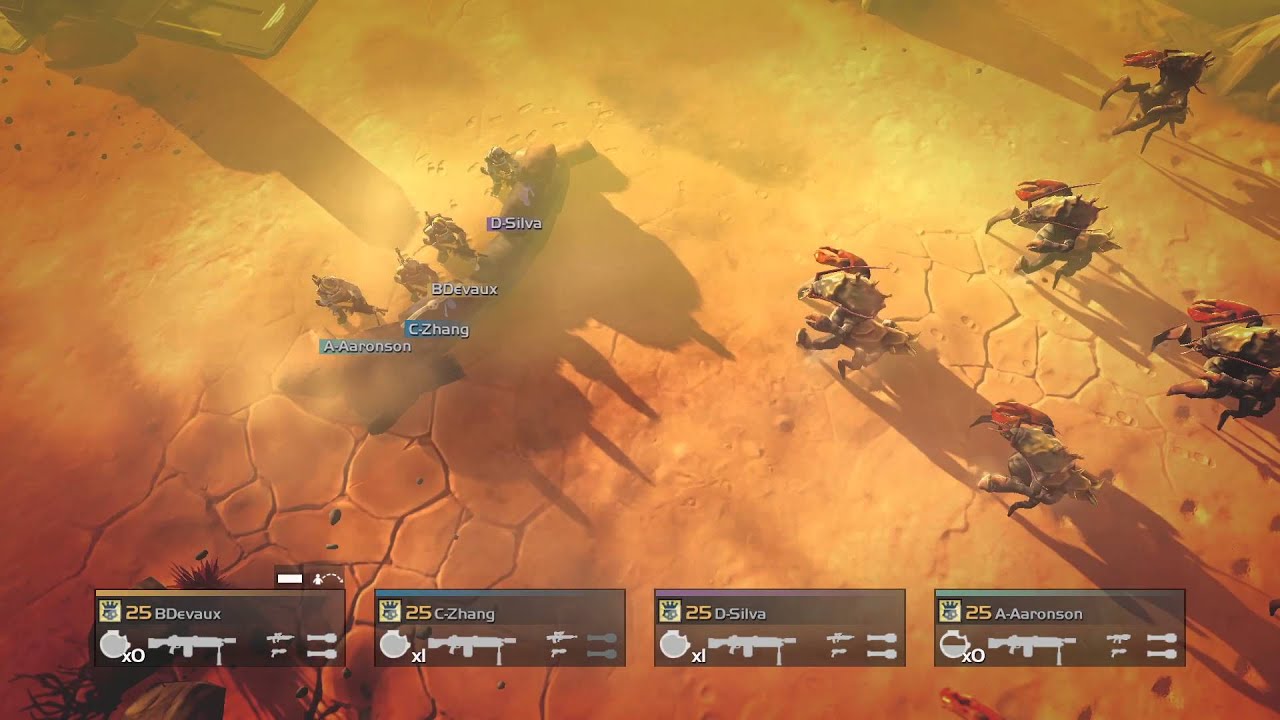
Task: Click A-Aaronson's primary weapon icon
Action: [1032, 645]
